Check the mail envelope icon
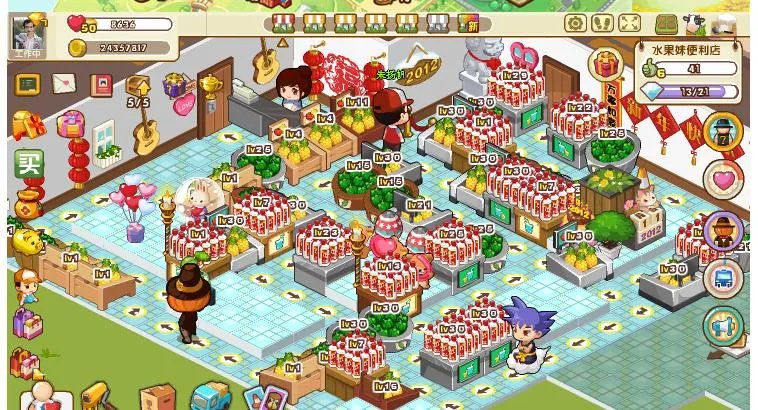Screen dimensions: 758x410 pos(65,82)
